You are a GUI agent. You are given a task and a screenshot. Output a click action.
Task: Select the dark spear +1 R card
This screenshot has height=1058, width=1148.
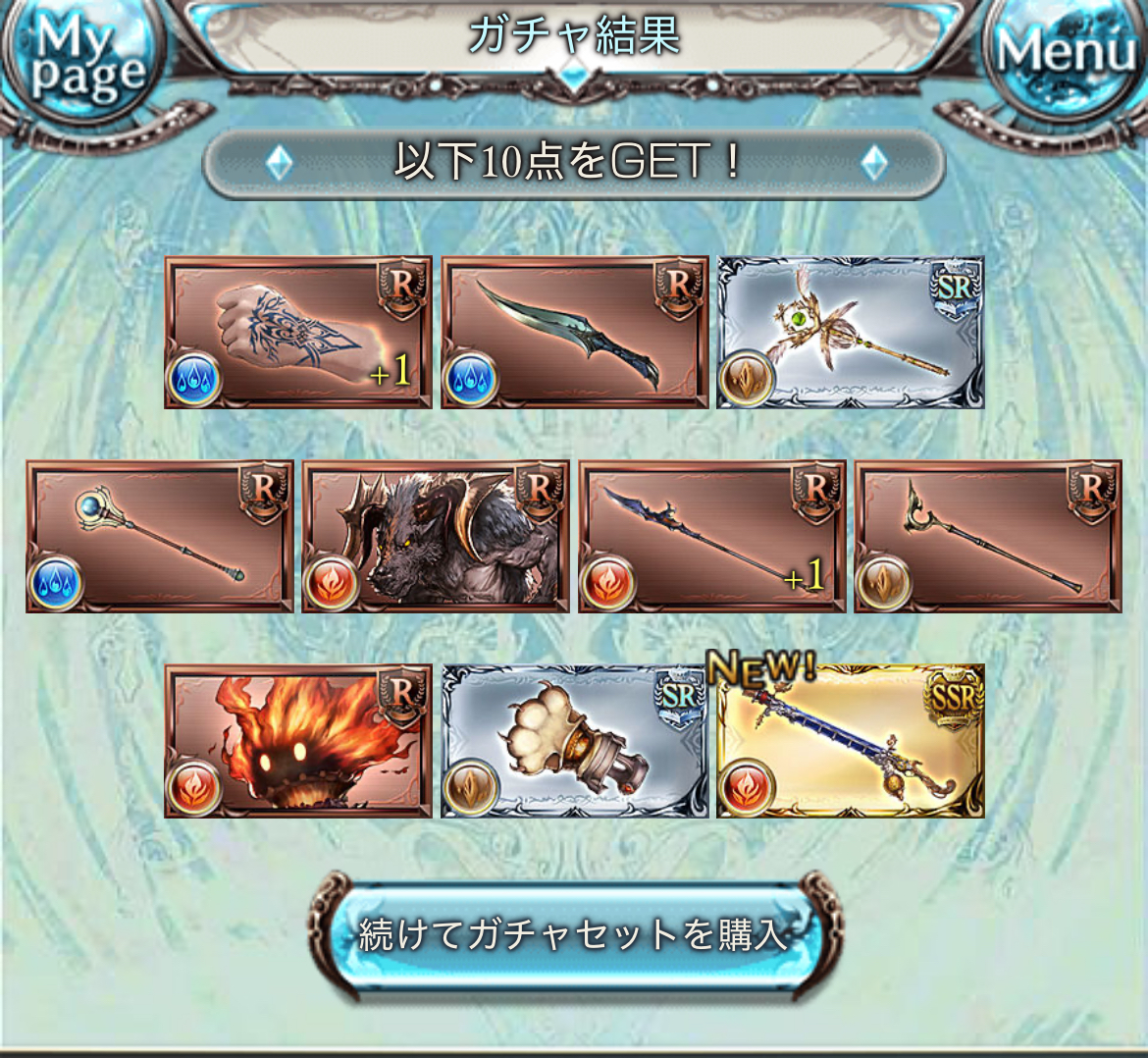tap(712, 537)
